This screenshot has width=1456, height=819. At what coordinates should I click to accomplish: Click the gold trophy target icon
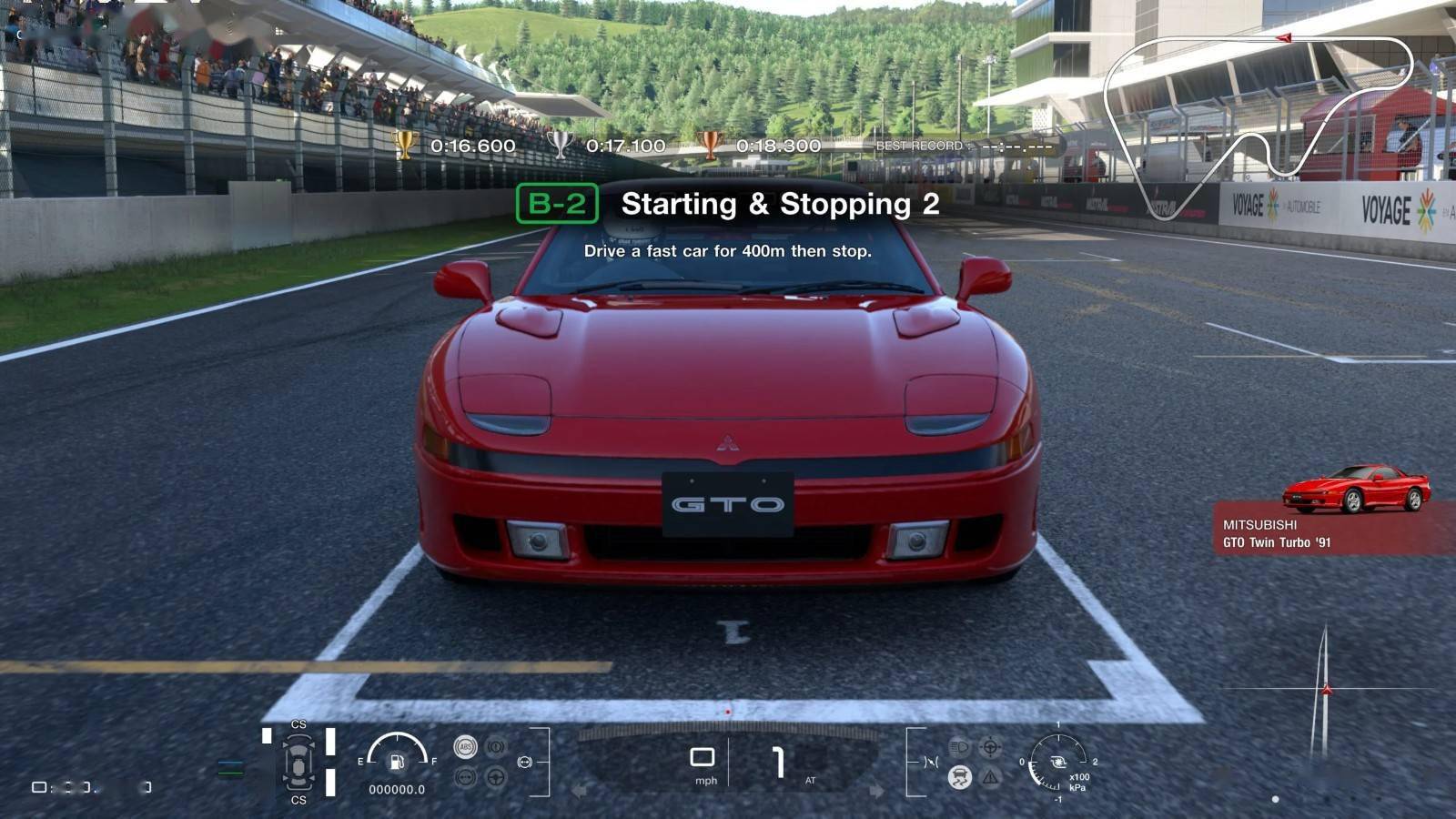coord(404,145)
